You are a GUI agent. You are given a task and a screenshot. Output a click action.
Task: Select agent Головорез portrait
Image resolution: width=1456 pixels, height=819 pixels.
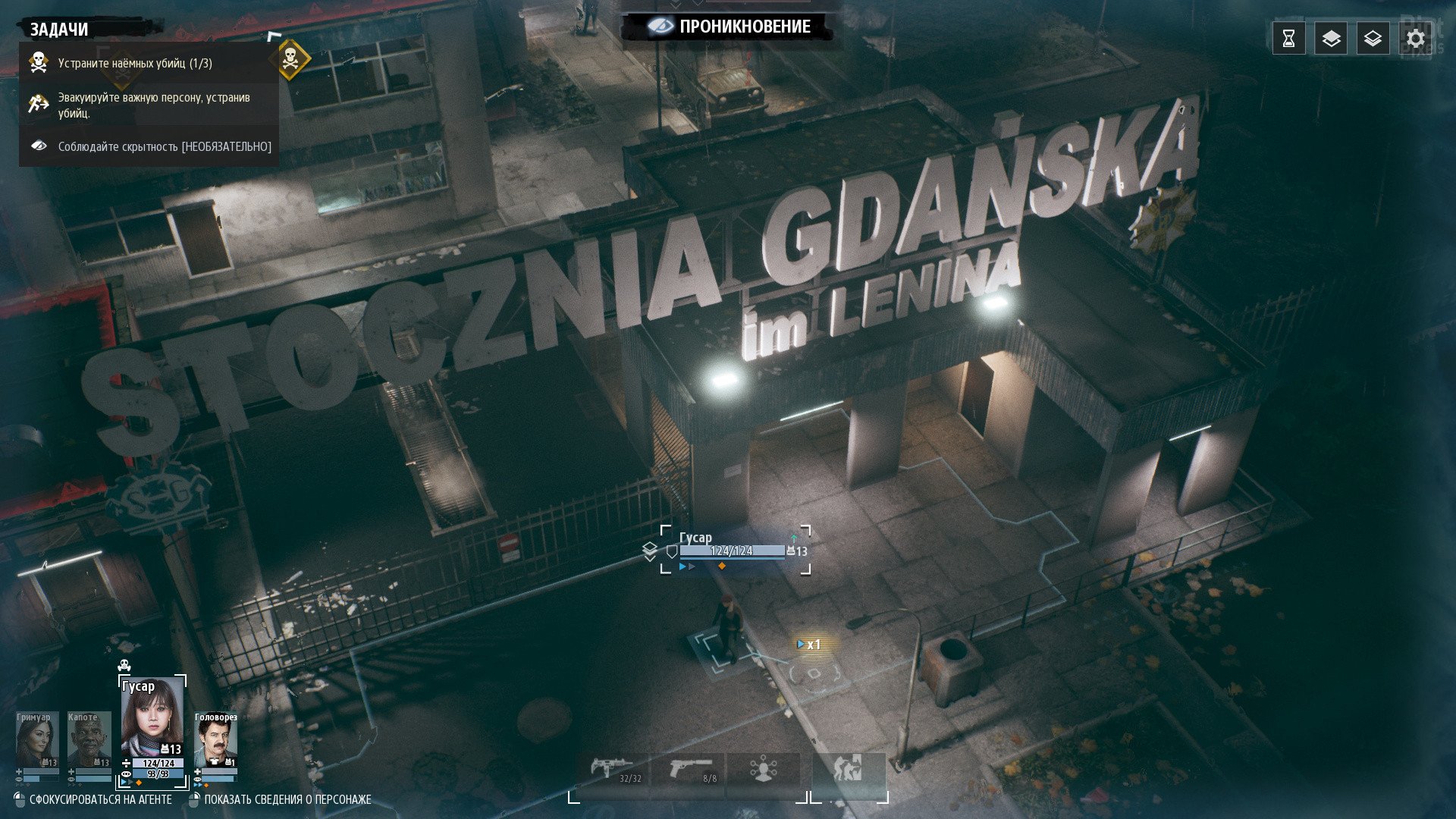tap(215, 740)
